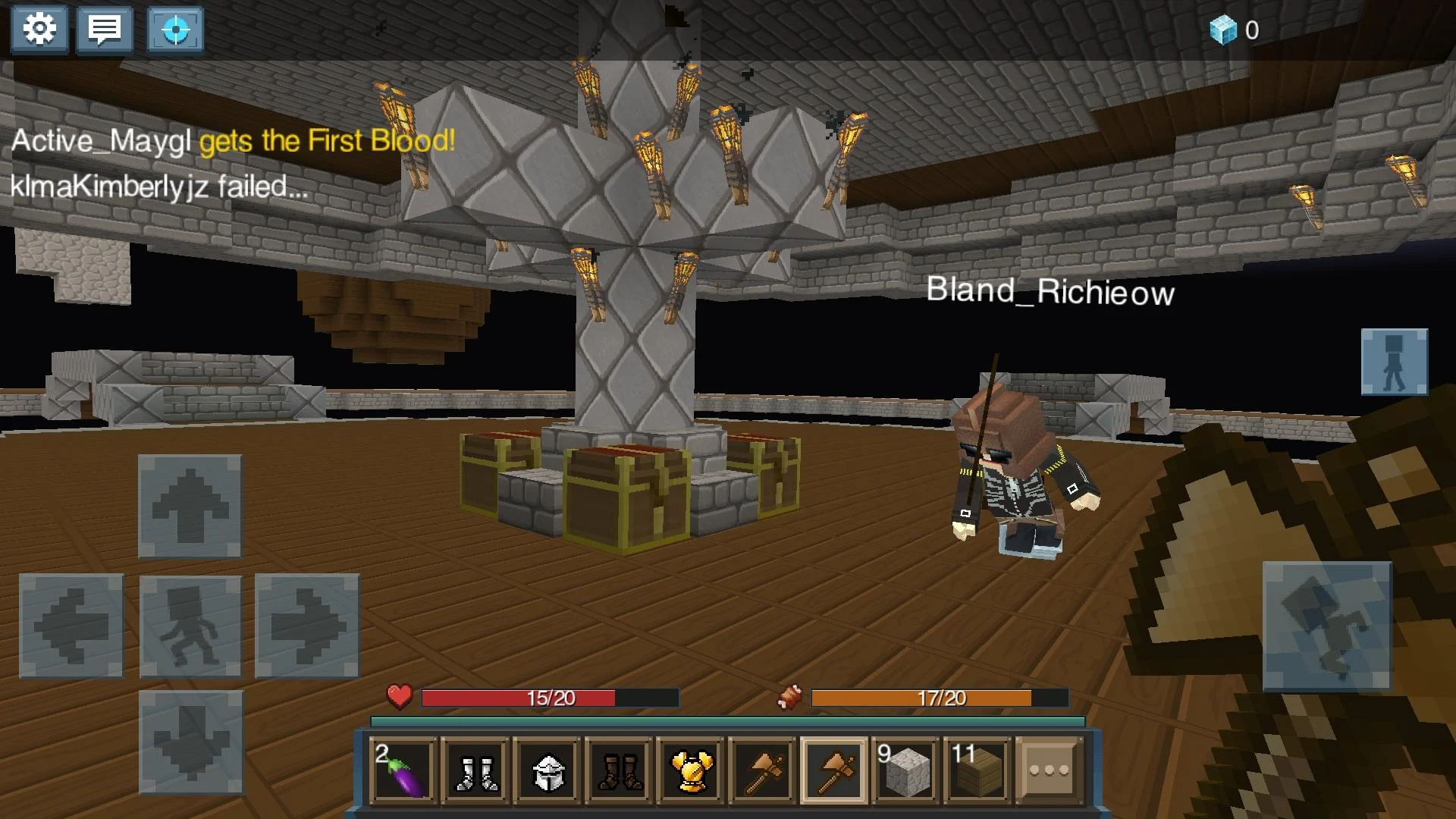Open the chat message panel
The width and height of the screenshot is (1456, 819).
(x=105, y=29)
